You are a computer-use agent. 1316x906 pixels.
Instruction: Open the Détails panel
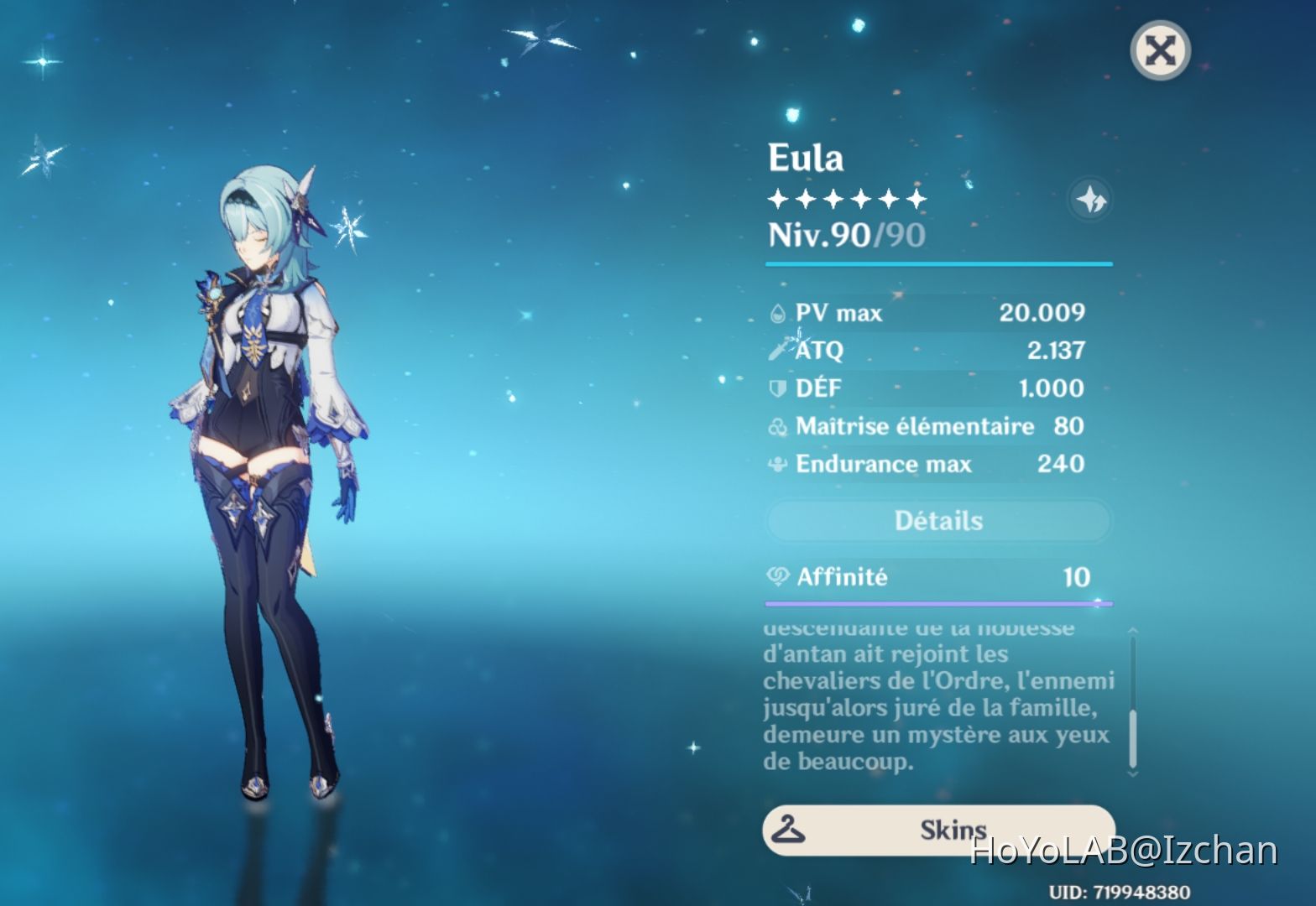click(937, 520)
